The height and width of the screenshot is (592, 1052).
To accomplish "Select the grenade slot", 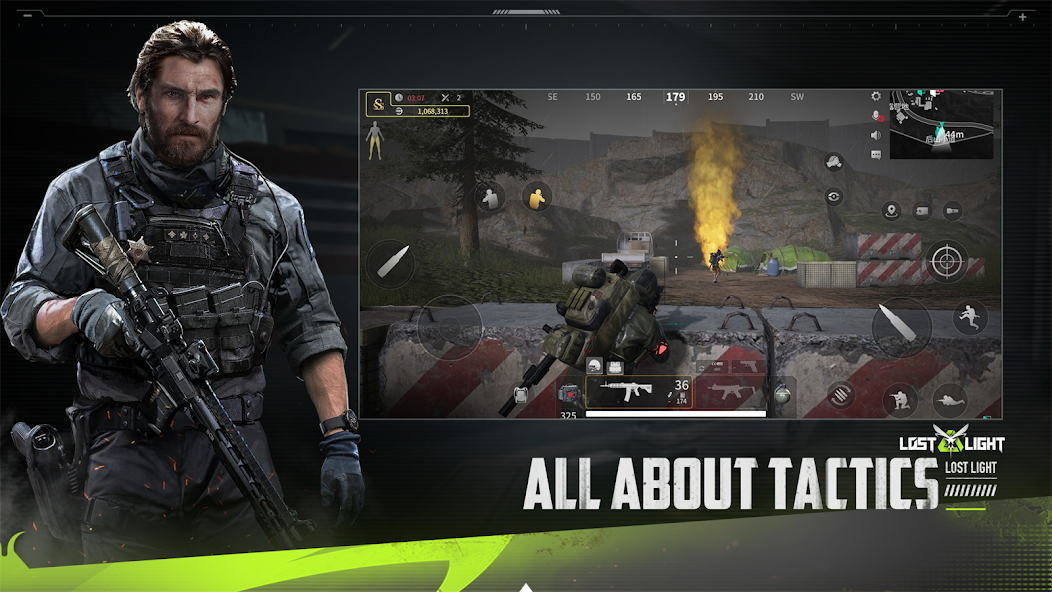I will 782,395.
